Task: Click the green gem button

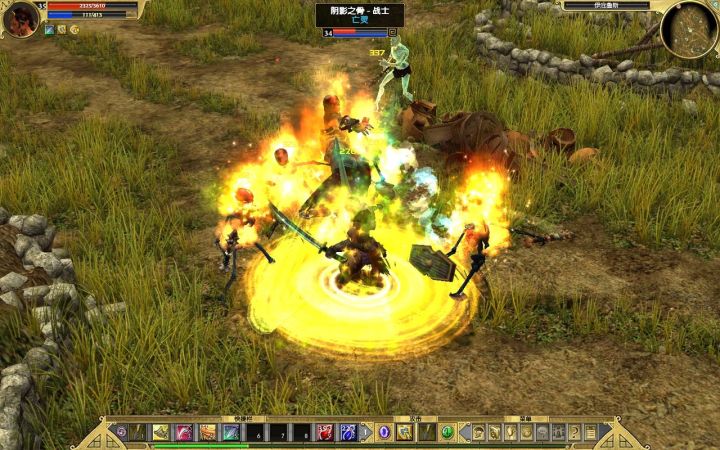Action: click(x=448, y=432)
